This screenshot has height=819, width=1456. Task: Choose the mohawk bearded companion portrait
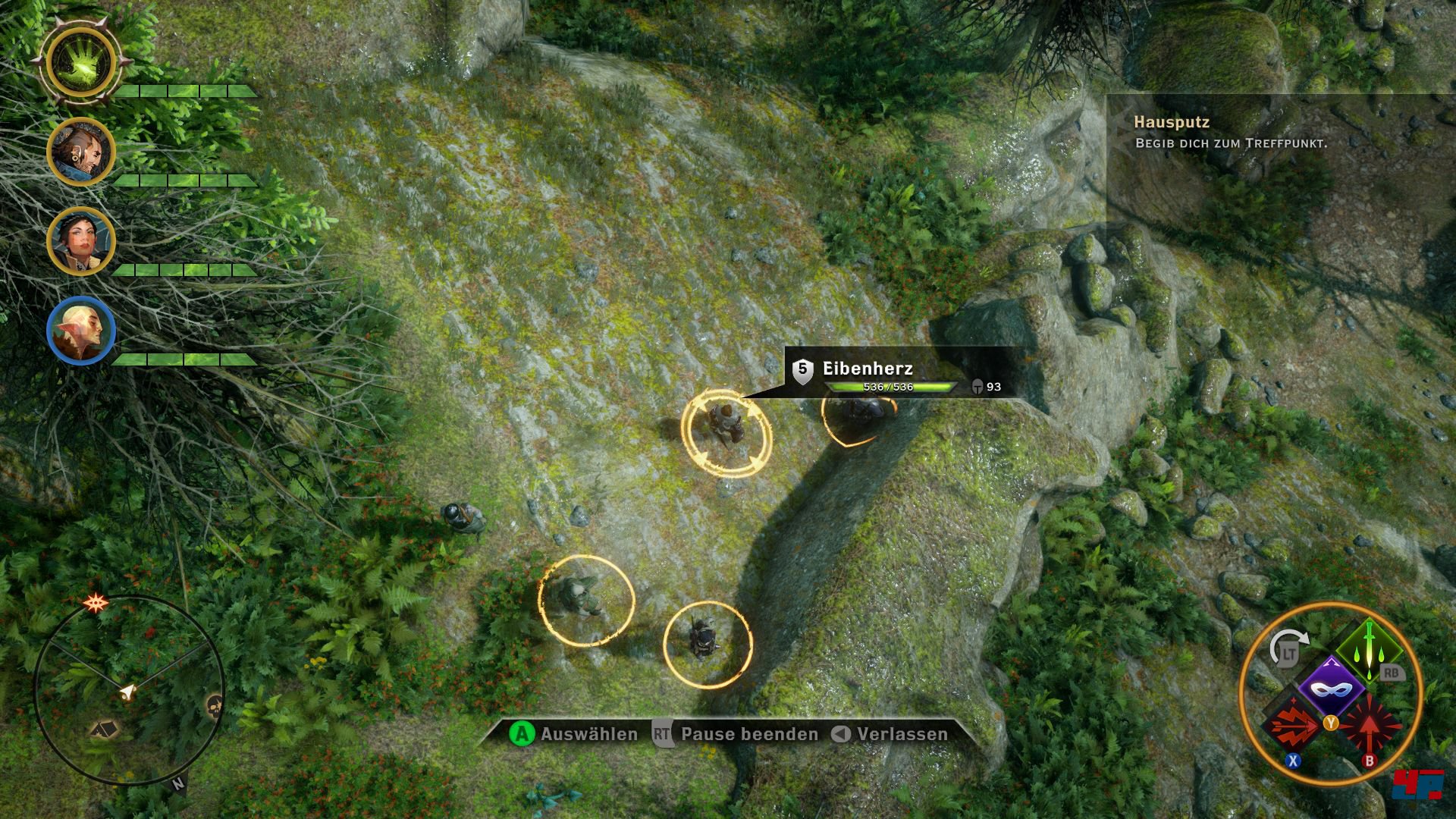click(80, 152)
